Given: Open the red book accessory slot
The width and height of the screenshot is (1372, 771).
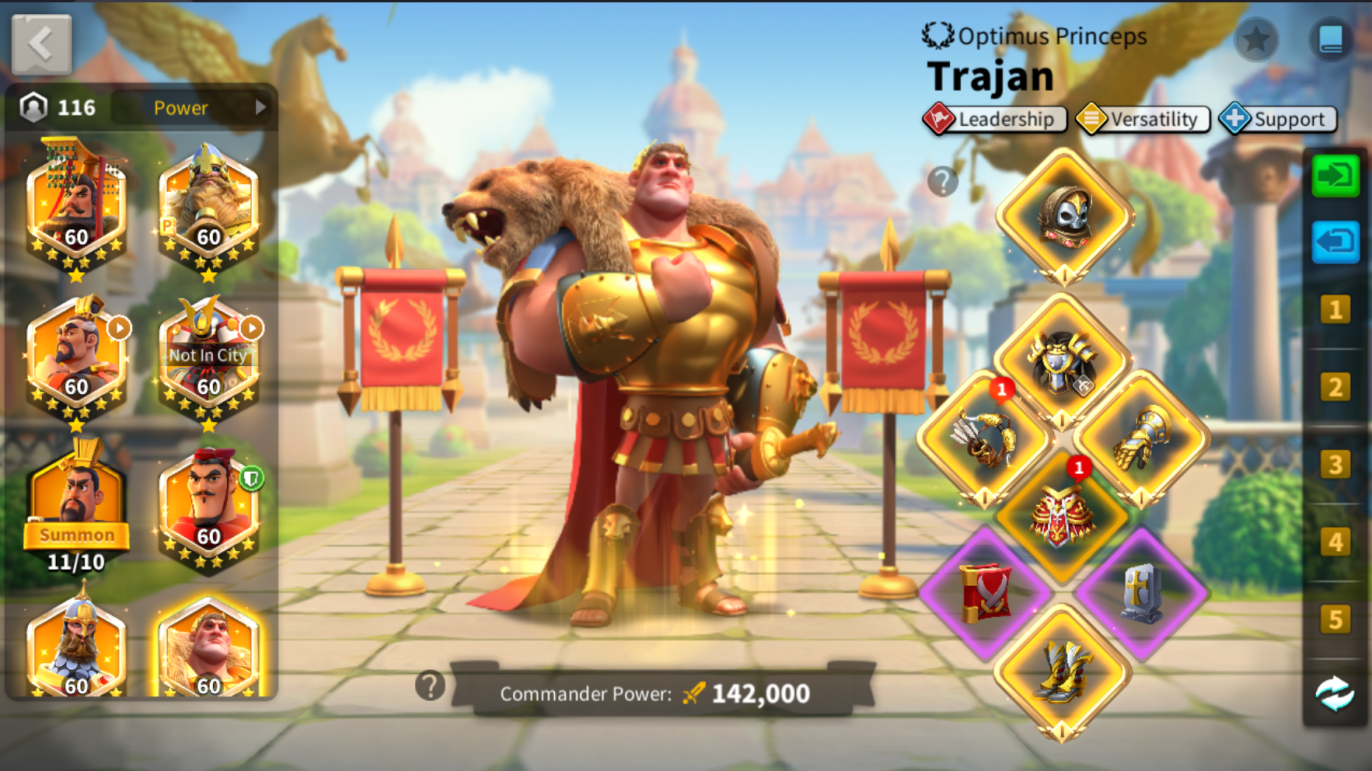Looking at the screenshot, I should [x=985, y=593].
